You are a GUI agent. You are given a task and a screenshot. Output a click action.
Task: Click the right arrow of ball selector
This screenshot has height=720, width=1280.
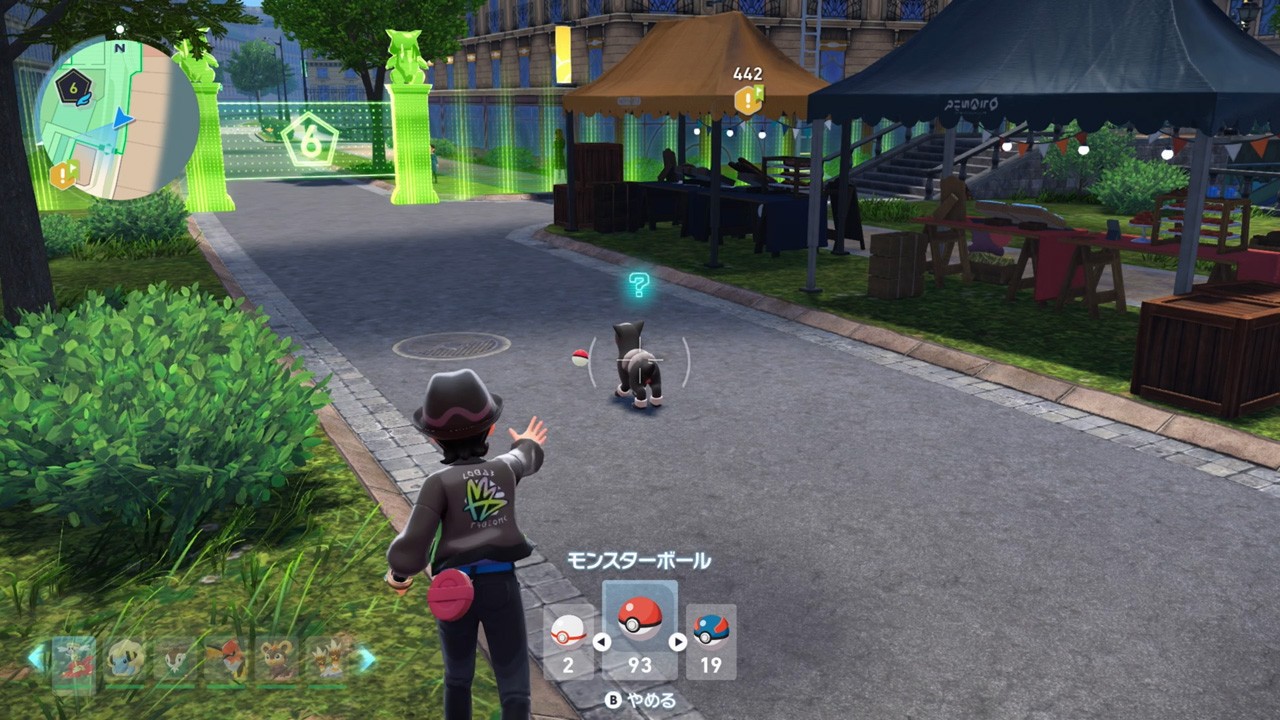(677, 642)
